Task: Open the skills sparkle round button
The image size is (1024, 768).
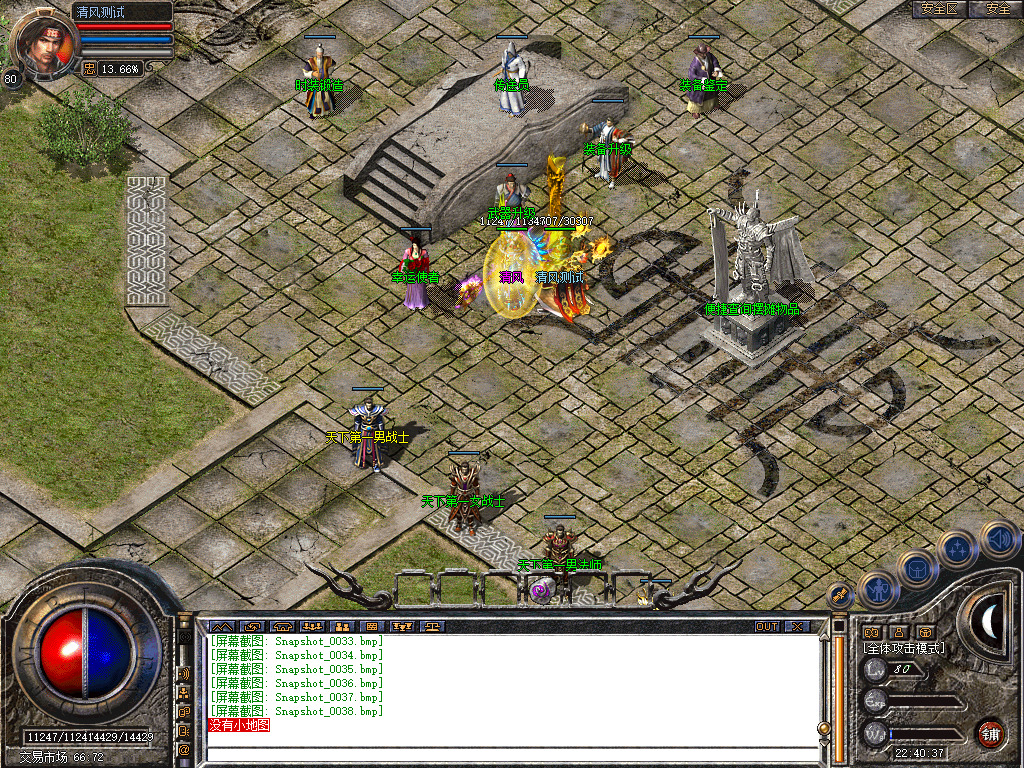Action: pos(957,549)
